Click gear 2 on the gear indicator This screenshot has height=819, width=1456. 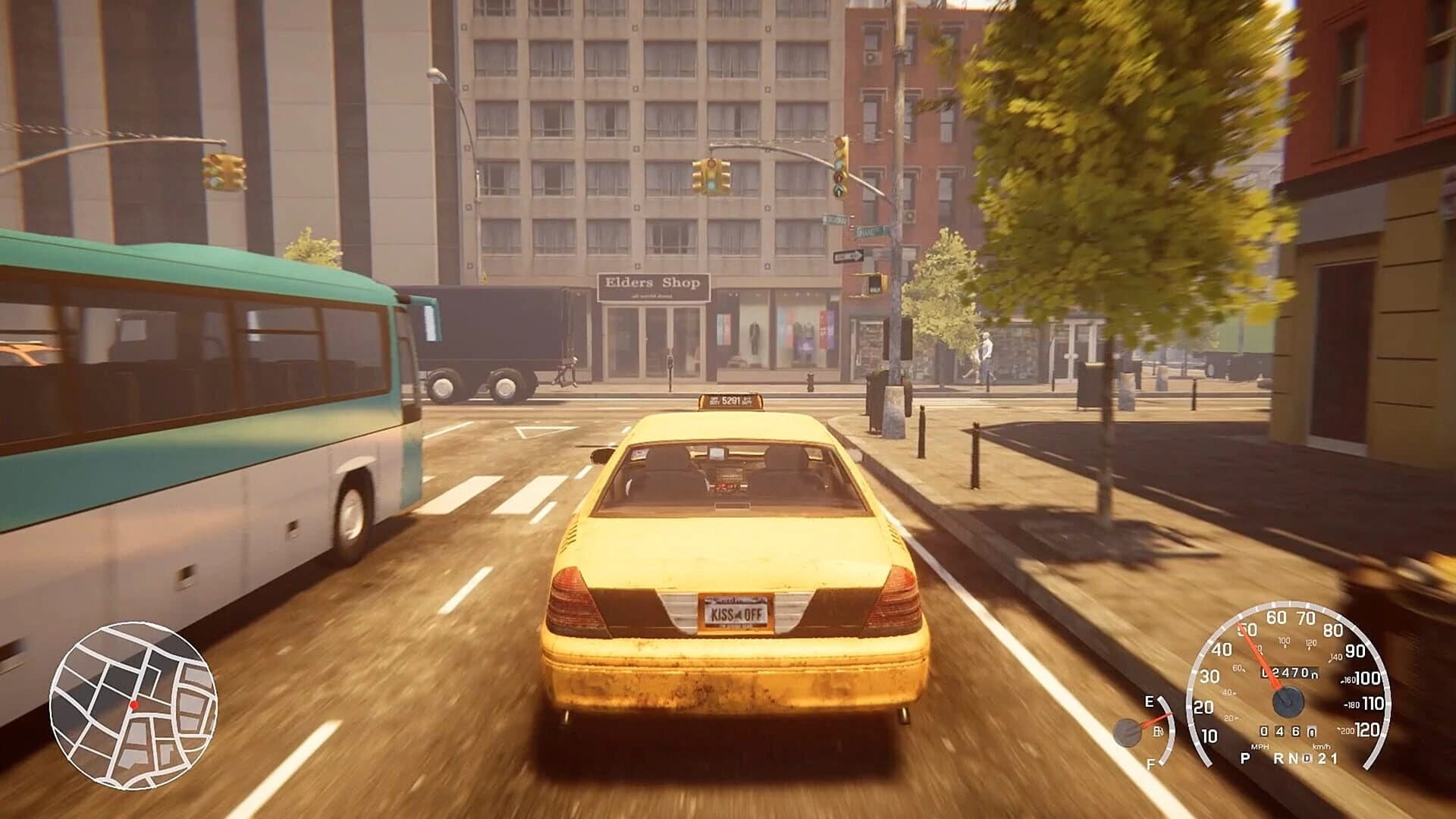pos(1323,758)
